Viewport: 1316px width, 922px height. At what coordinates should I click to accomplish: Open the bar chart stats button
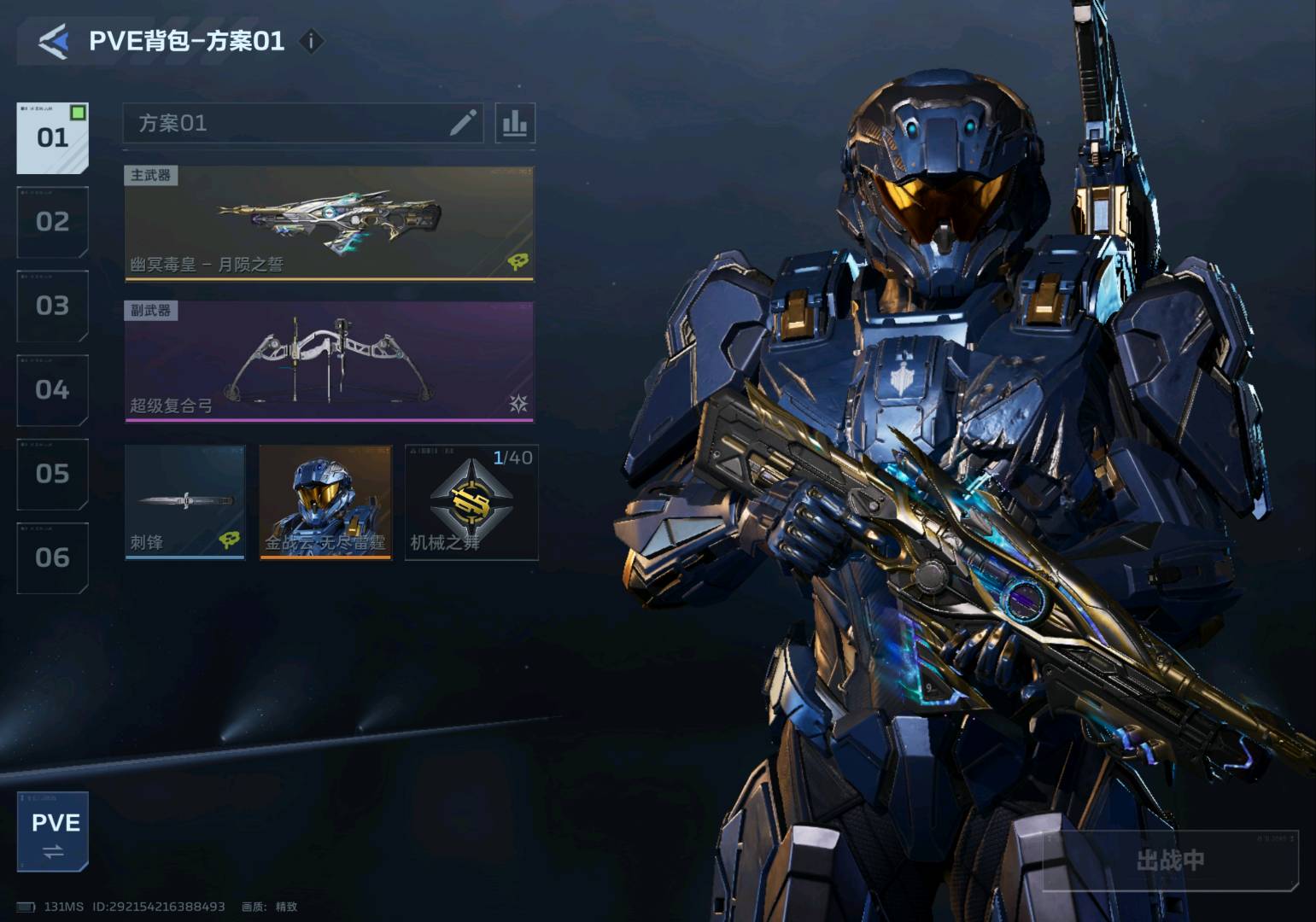[515, 123]
